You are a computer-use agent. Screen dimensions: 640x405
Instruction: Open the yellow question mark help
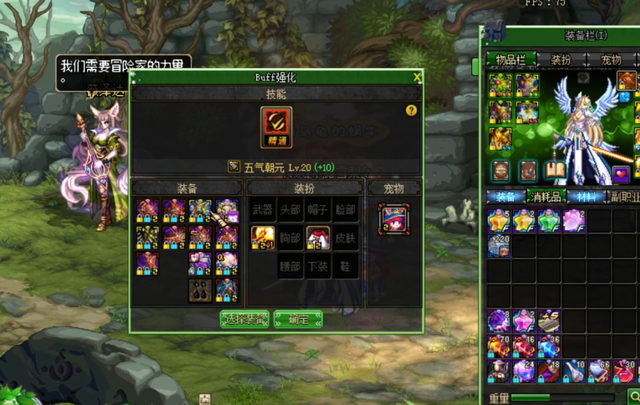pyautogui.click(x=411, y=111)
